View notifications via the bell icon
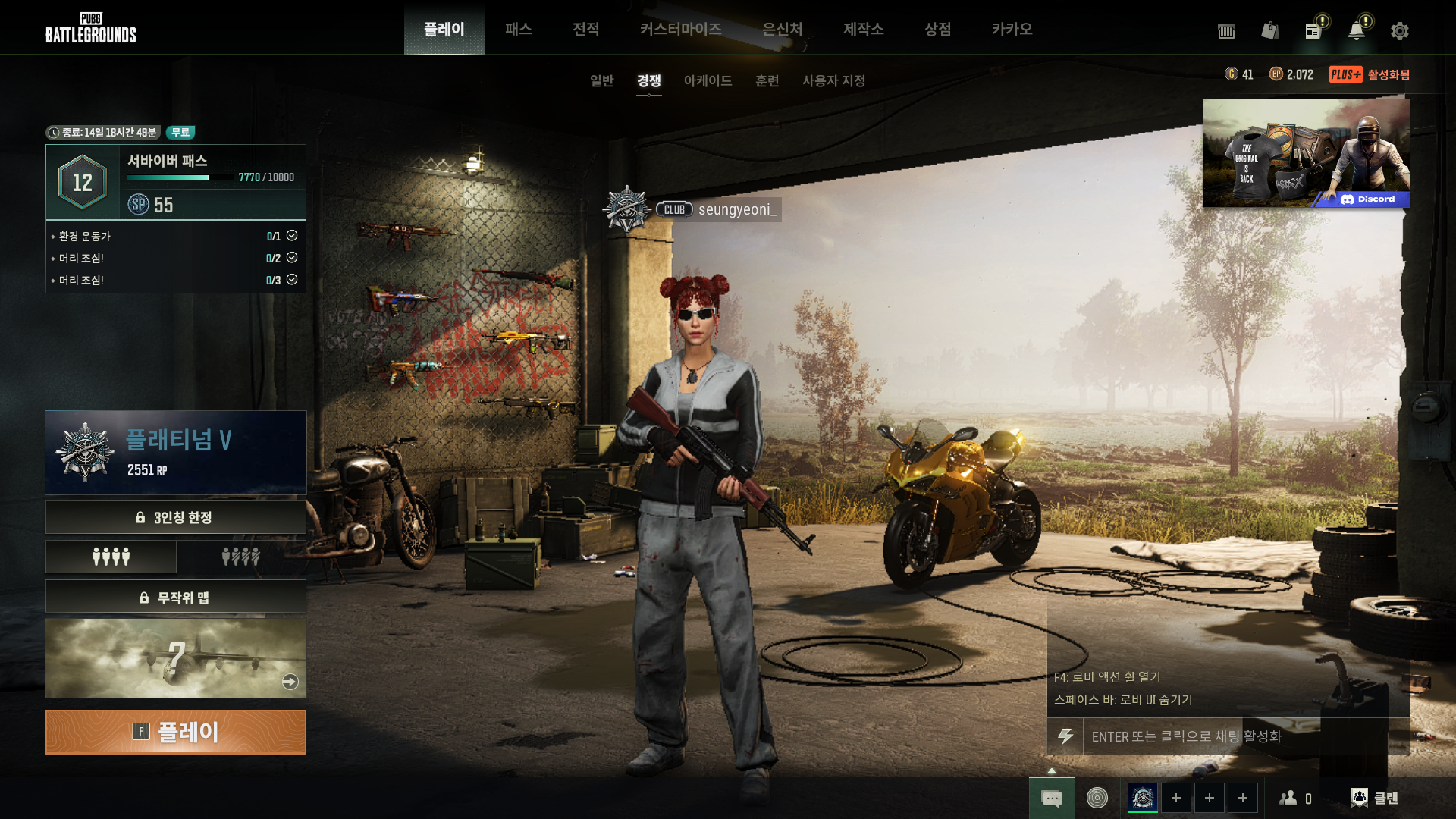This screenshot has height=819, width=1456. 1356,31
